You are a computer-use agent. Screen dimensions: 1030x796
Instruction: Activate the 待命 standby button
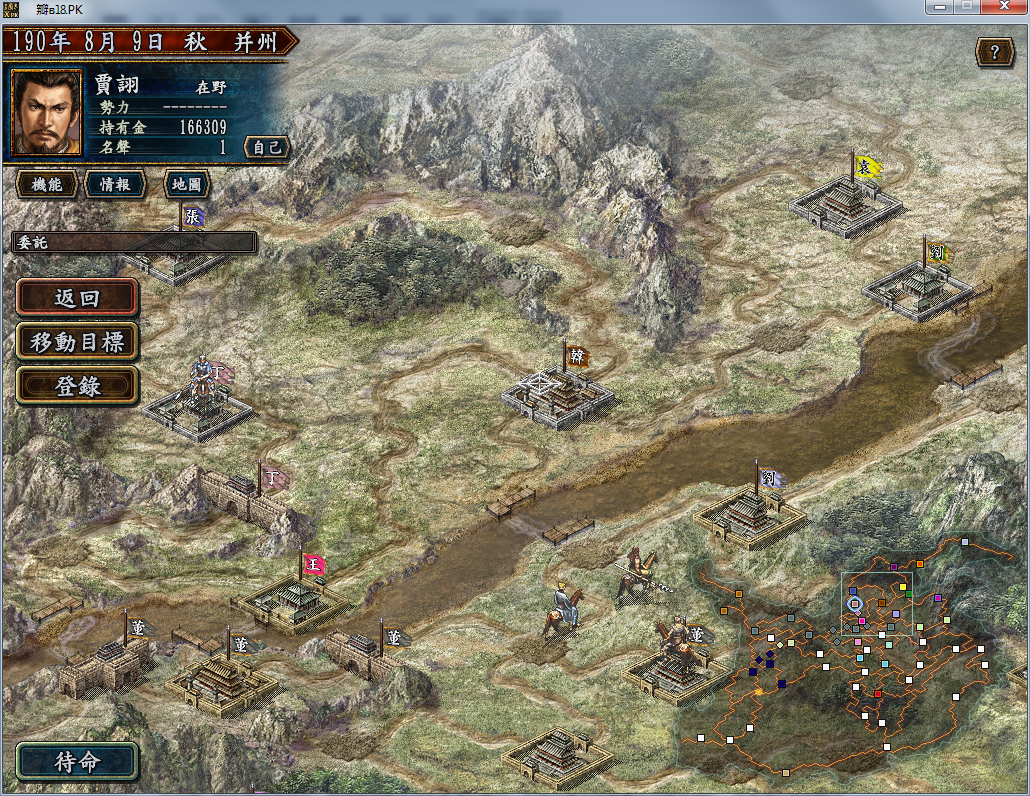coord(77,761)
